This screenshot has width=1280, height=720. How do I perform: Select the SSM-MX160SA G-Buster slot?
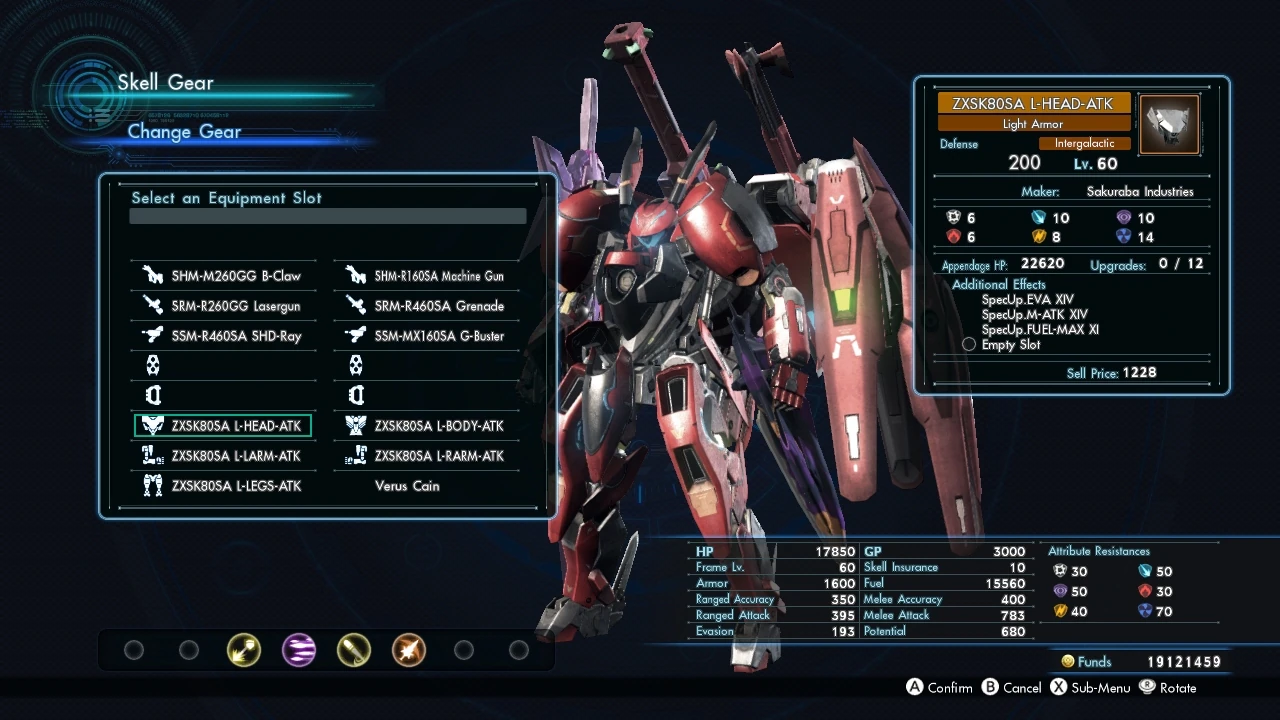pos(427,336)
